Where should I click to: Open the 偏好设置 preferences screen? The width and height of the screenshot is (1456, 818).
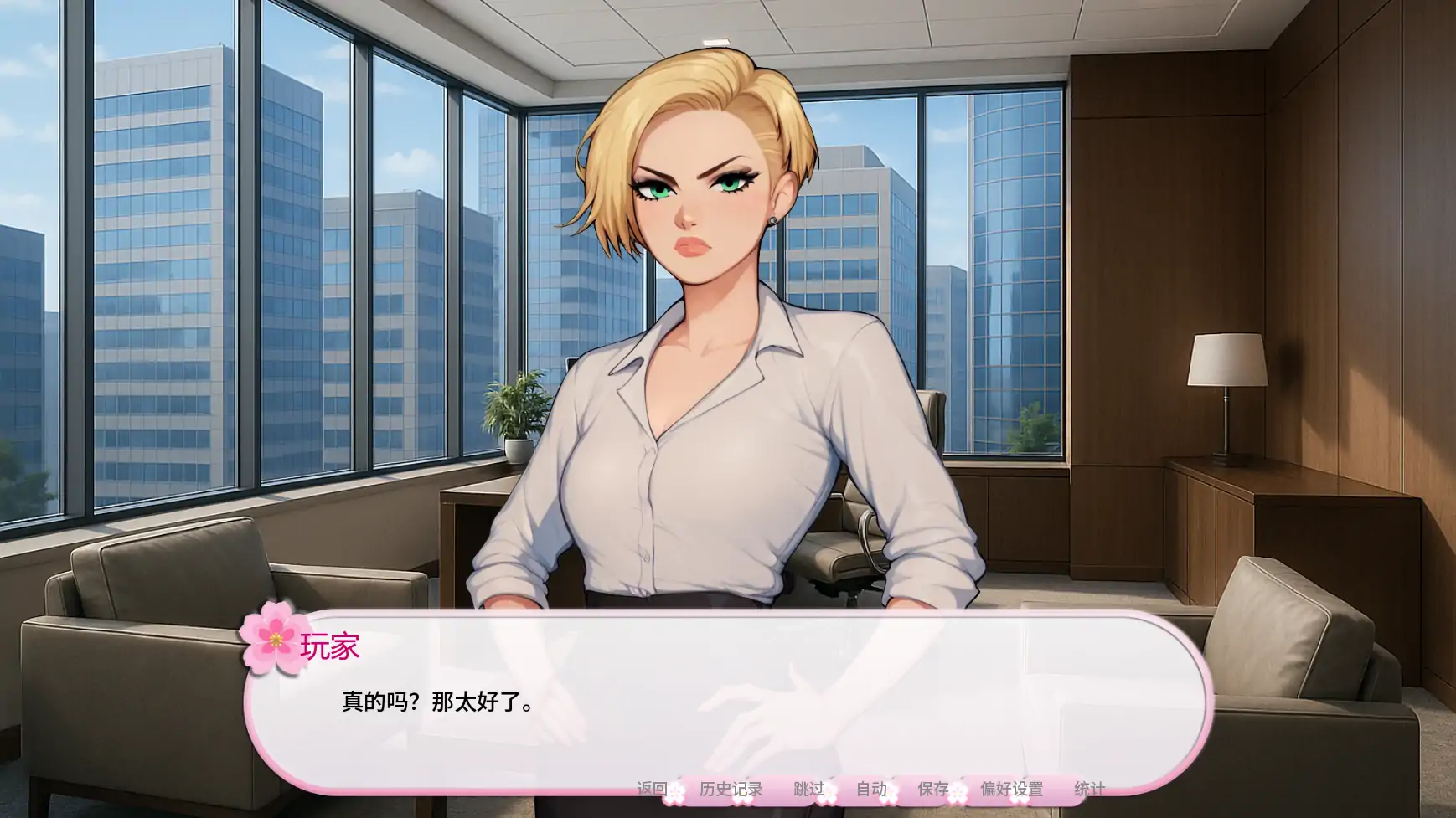click(1014, 789)
